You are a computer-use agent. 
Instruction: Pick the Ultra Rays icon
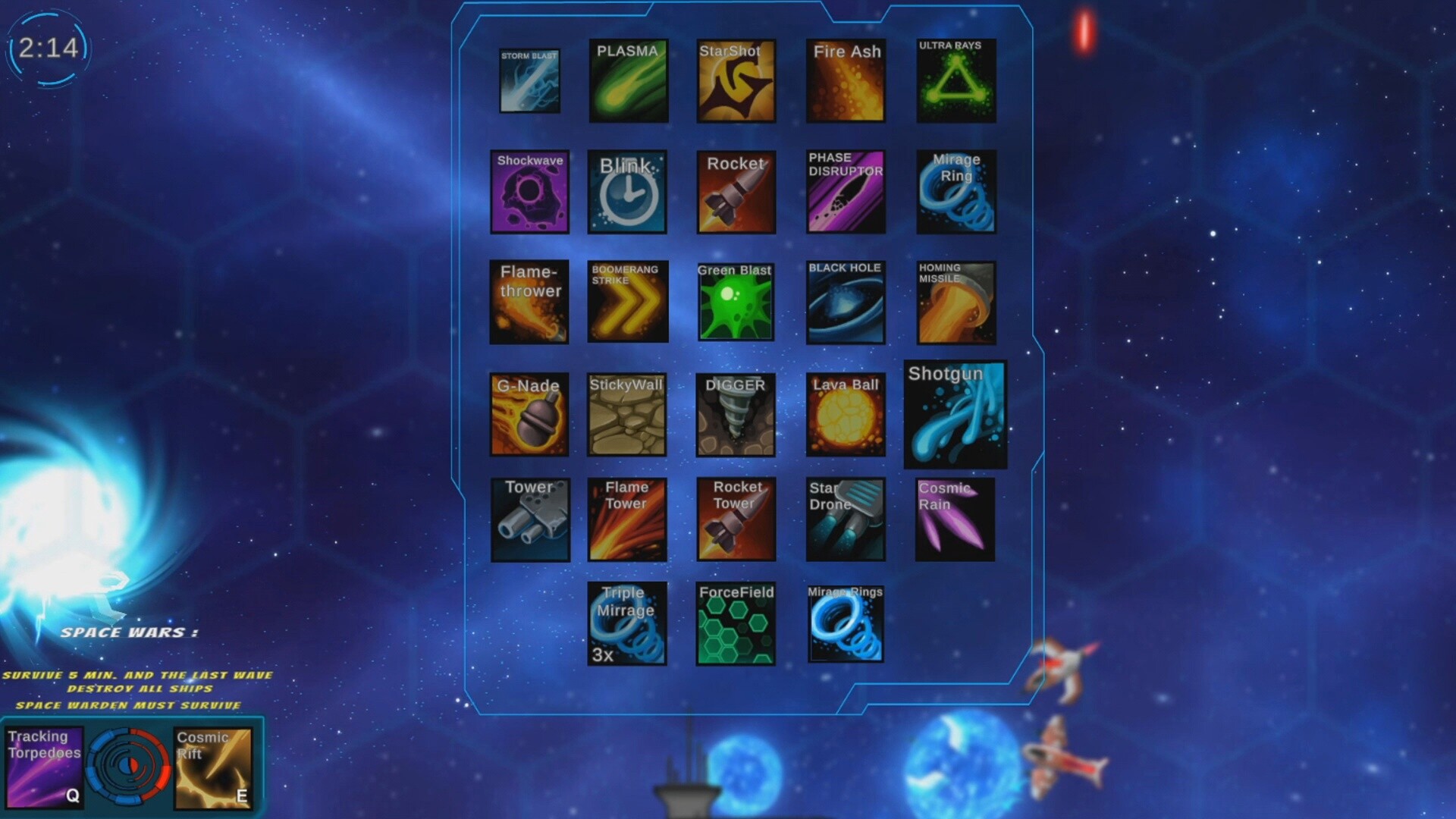tap(954, 81)
